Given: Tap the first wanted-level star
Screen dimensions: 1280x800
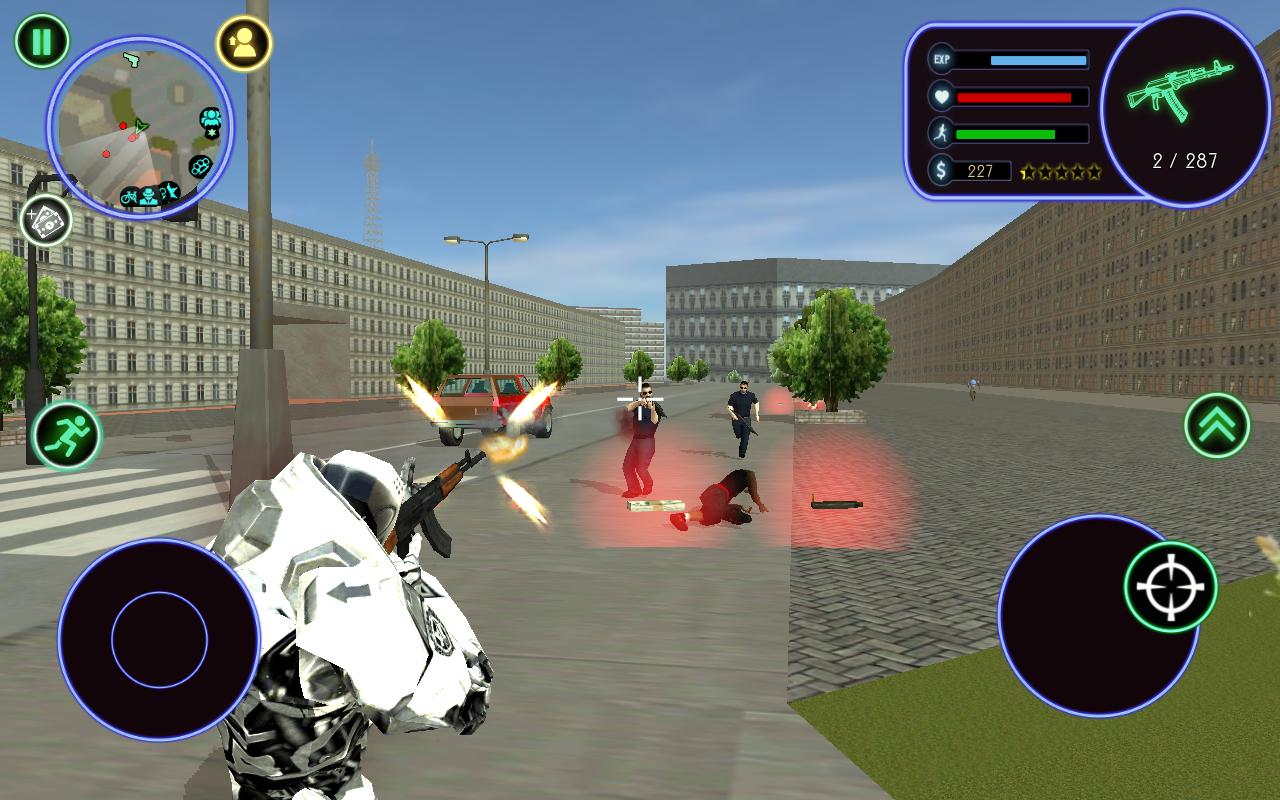Looking at the screenshot, I should click(x=1029, y=170).
